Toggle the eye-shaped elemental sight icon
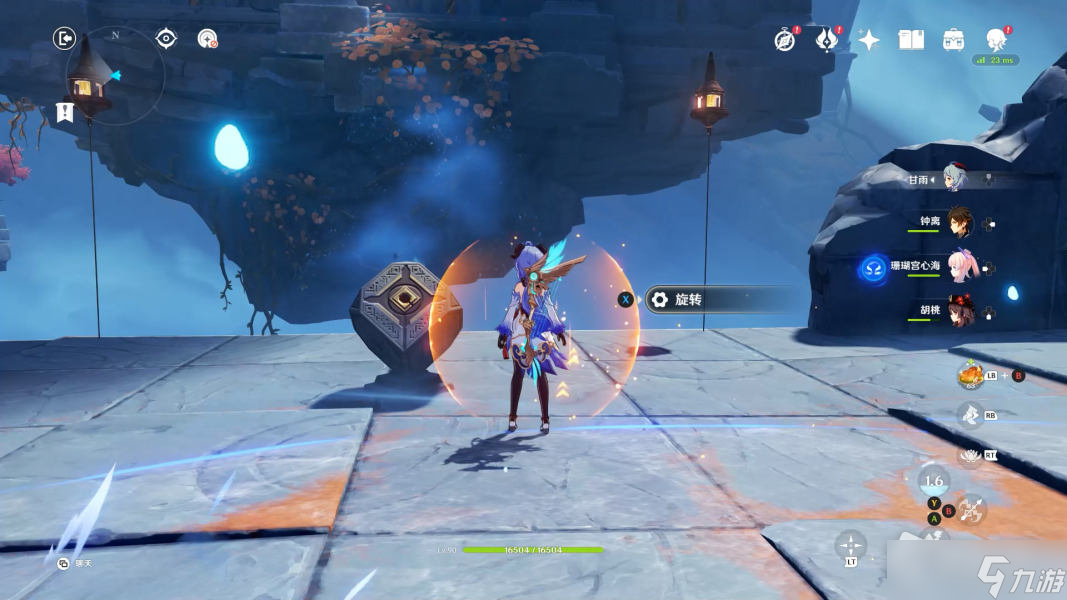Image resolution: width=1067 pixels, height=600 pixels. tap(166, 39)
